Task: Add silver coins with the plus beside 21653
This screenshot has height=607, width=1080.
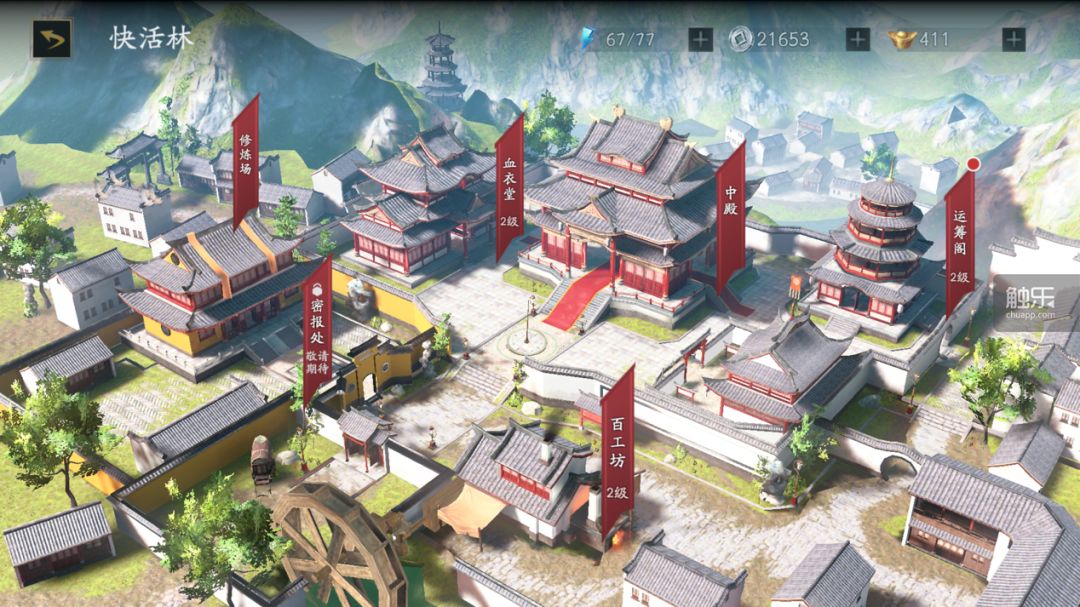Action: pos(857,39)
